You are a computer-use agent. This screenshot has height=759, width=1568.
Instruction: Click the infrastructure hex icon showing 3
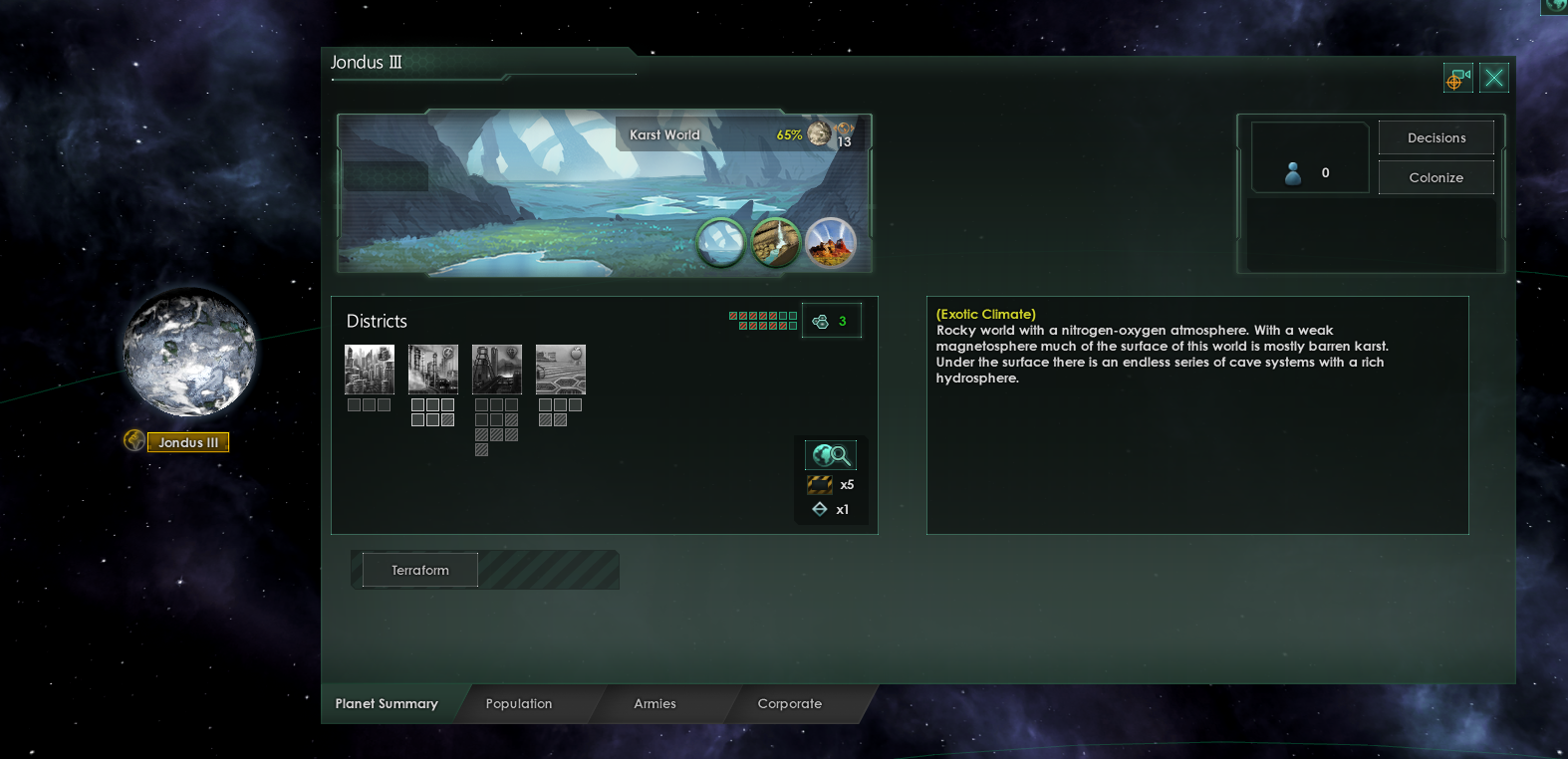pyautogui.click(x=832, y=320)
